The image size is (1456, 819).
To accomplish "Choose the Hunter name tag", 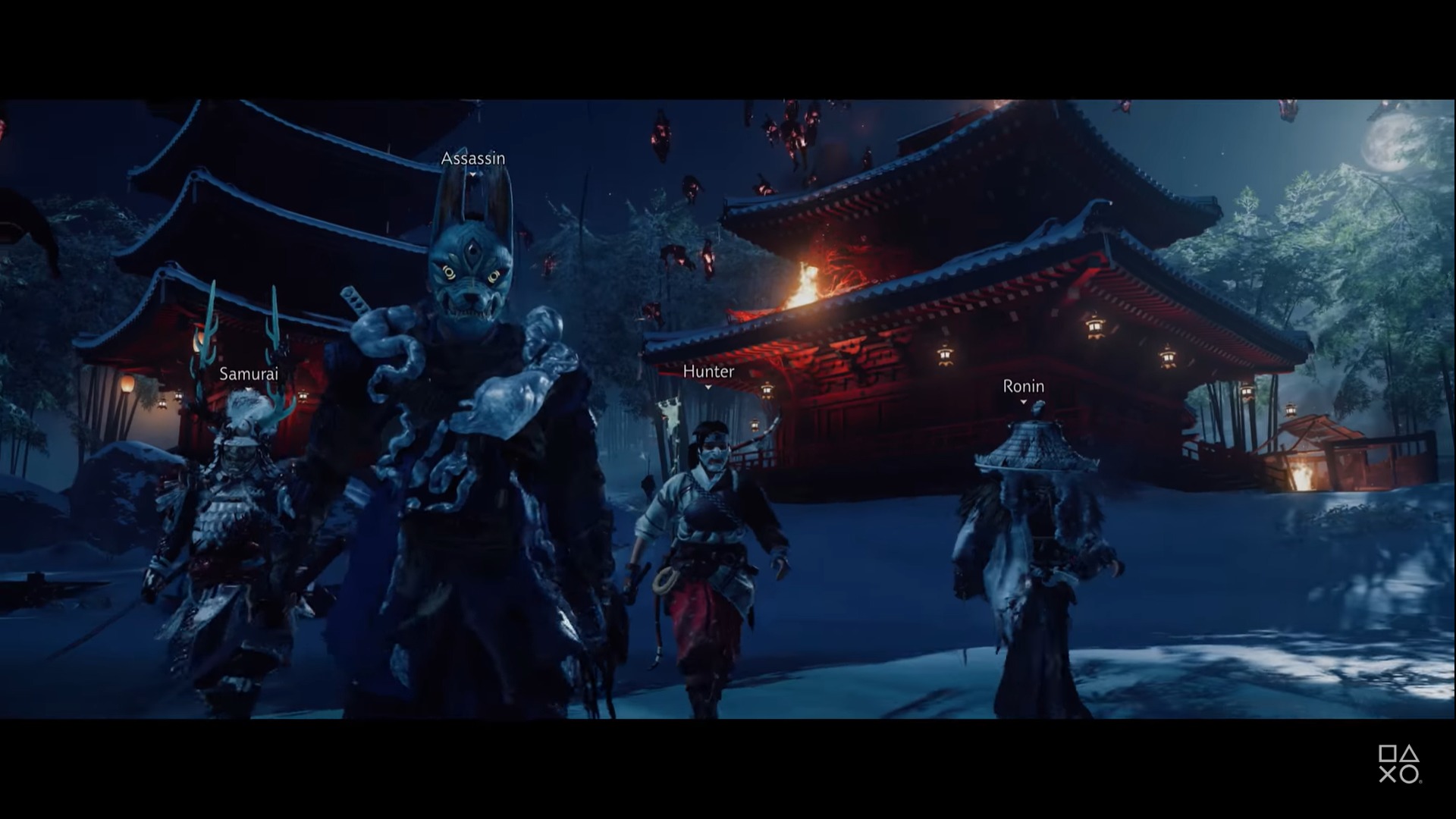I will pos(708,372).
